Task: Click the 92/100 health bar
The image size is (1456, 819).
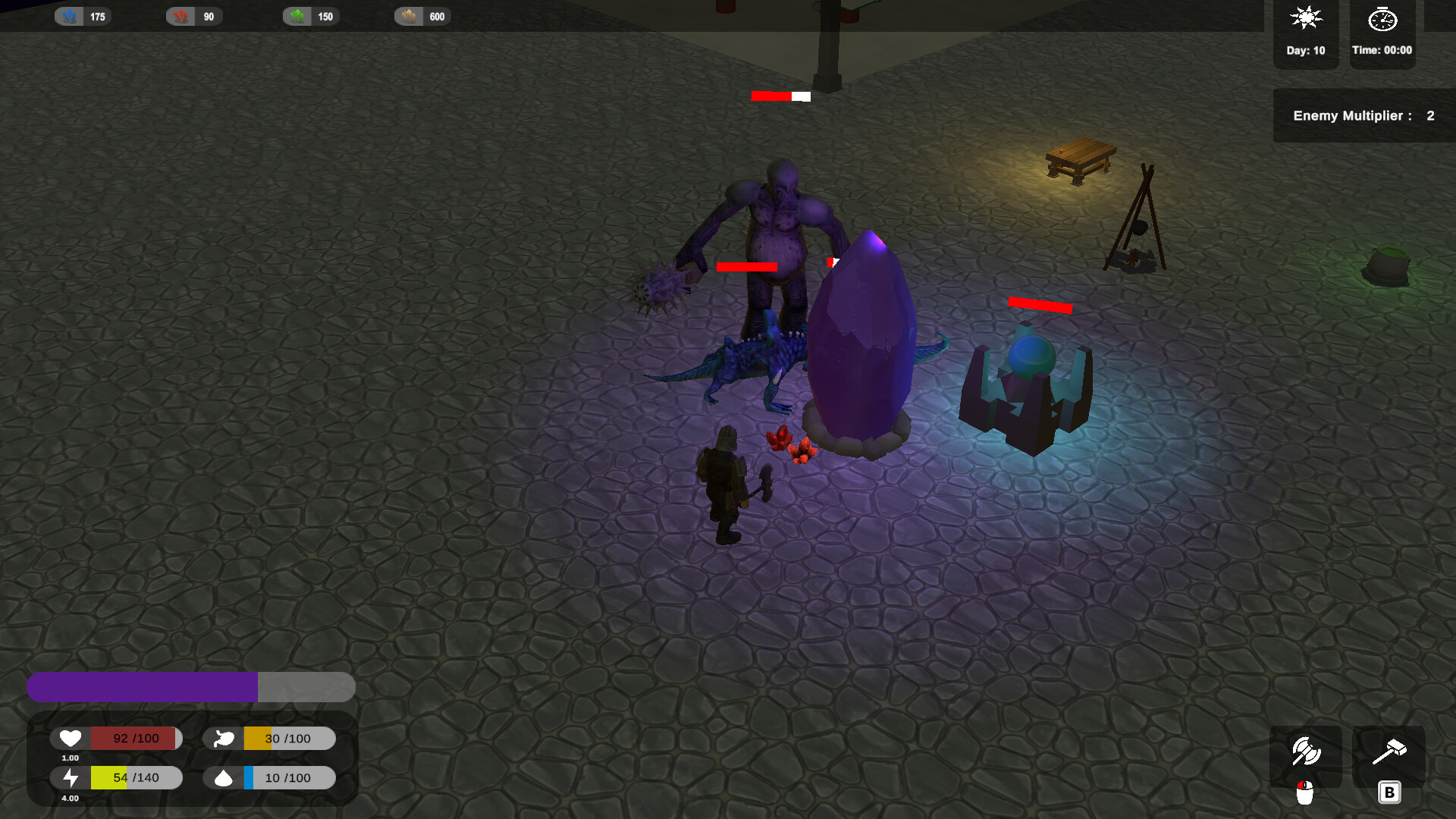Action: click(135, 737)
